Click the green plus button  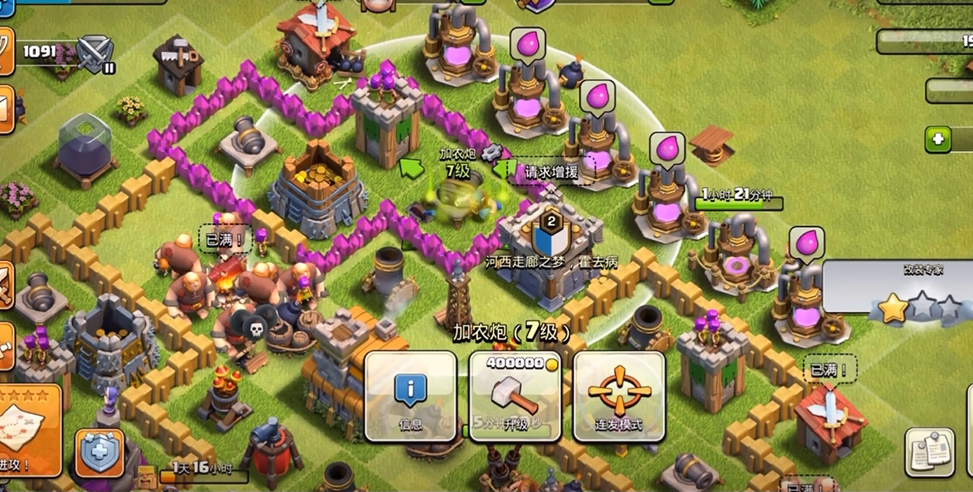937,139
